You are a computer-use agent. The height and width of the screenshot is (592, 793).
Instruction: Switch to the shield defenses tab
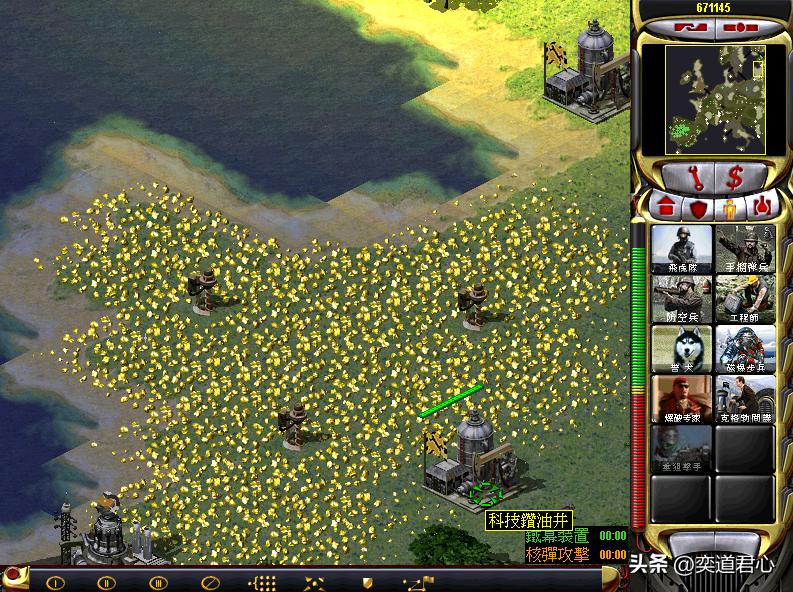(x=698, y=209)
